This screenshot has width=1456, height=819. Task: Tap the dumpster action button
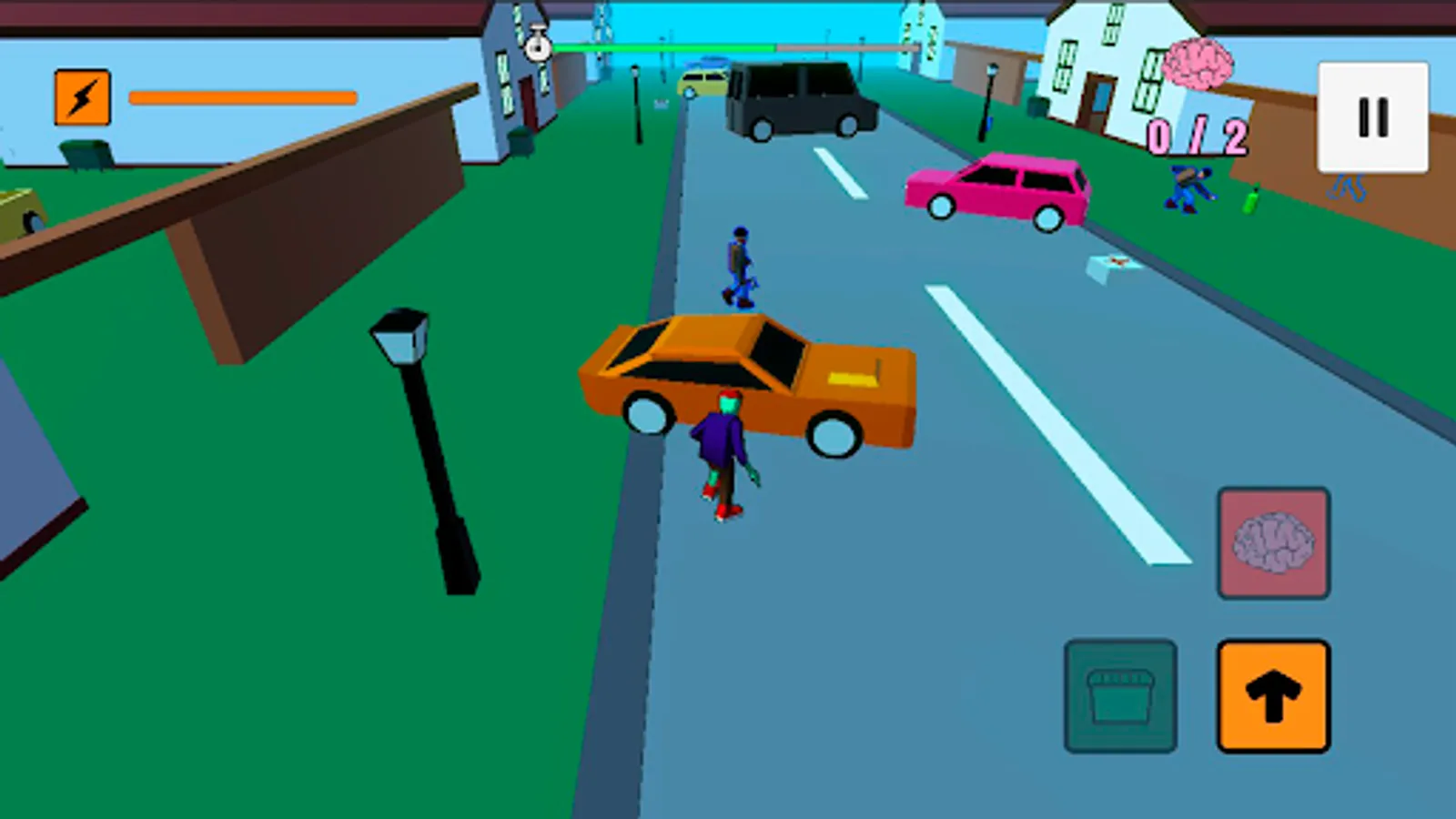point(1121,695)
